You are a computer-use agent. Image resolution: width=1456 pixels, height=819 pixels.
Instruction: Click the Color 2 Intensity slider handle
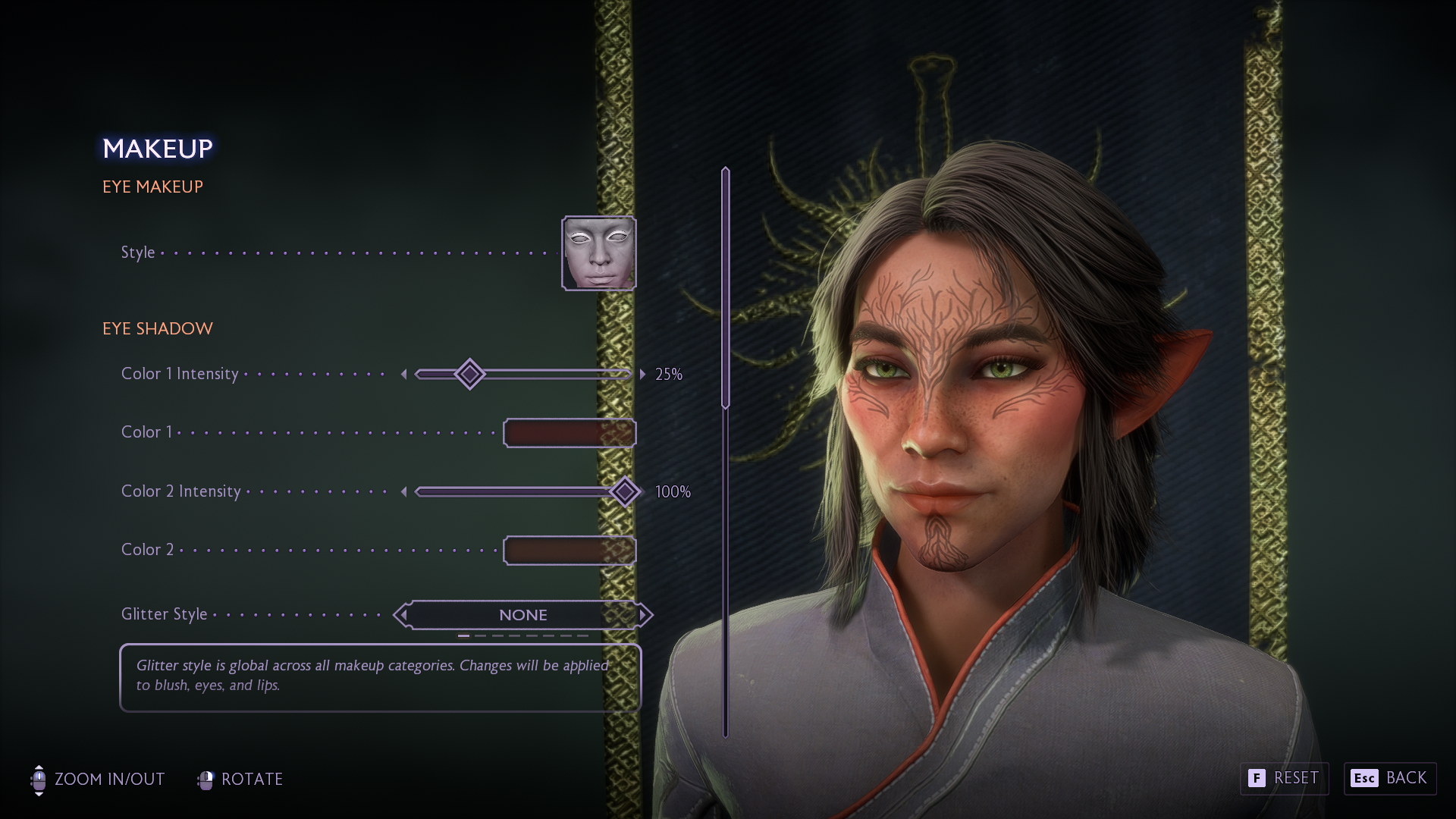(625, 492)
